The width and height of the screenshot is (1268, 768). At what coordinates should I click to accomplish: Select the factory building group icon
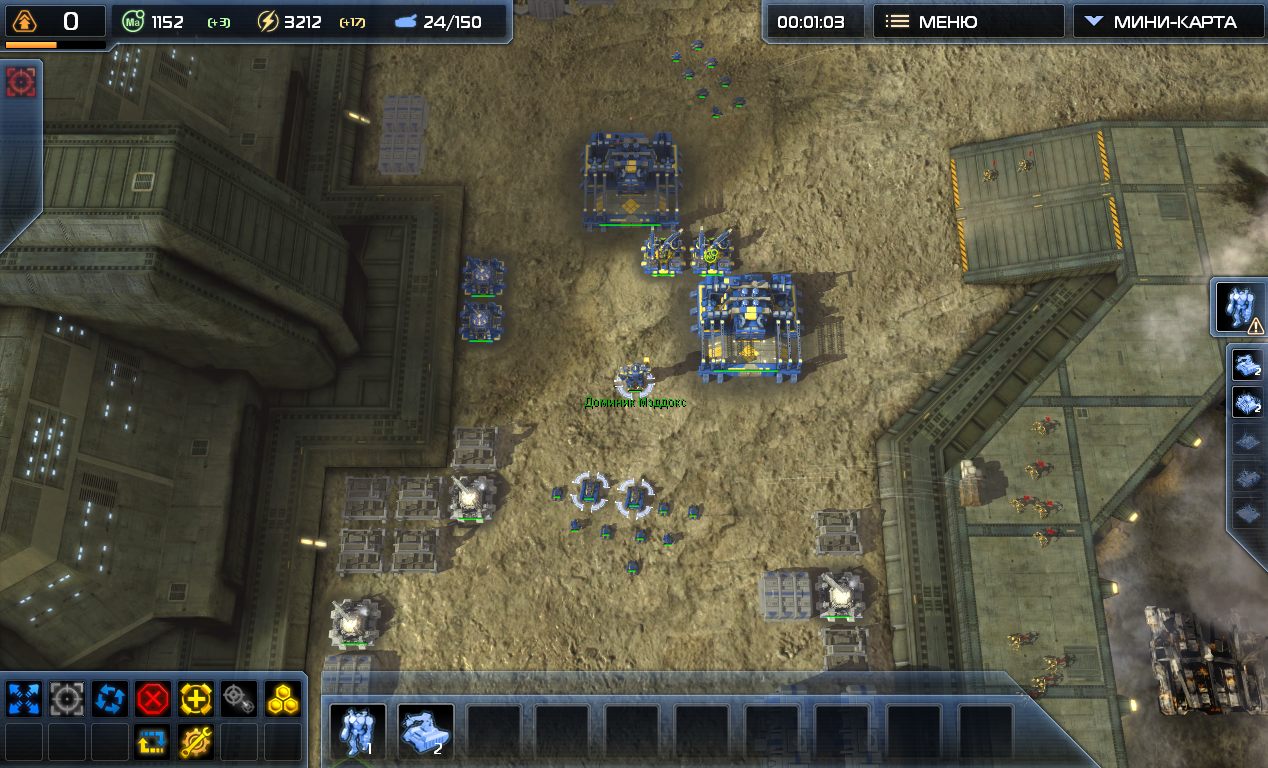click(1249, 403)
